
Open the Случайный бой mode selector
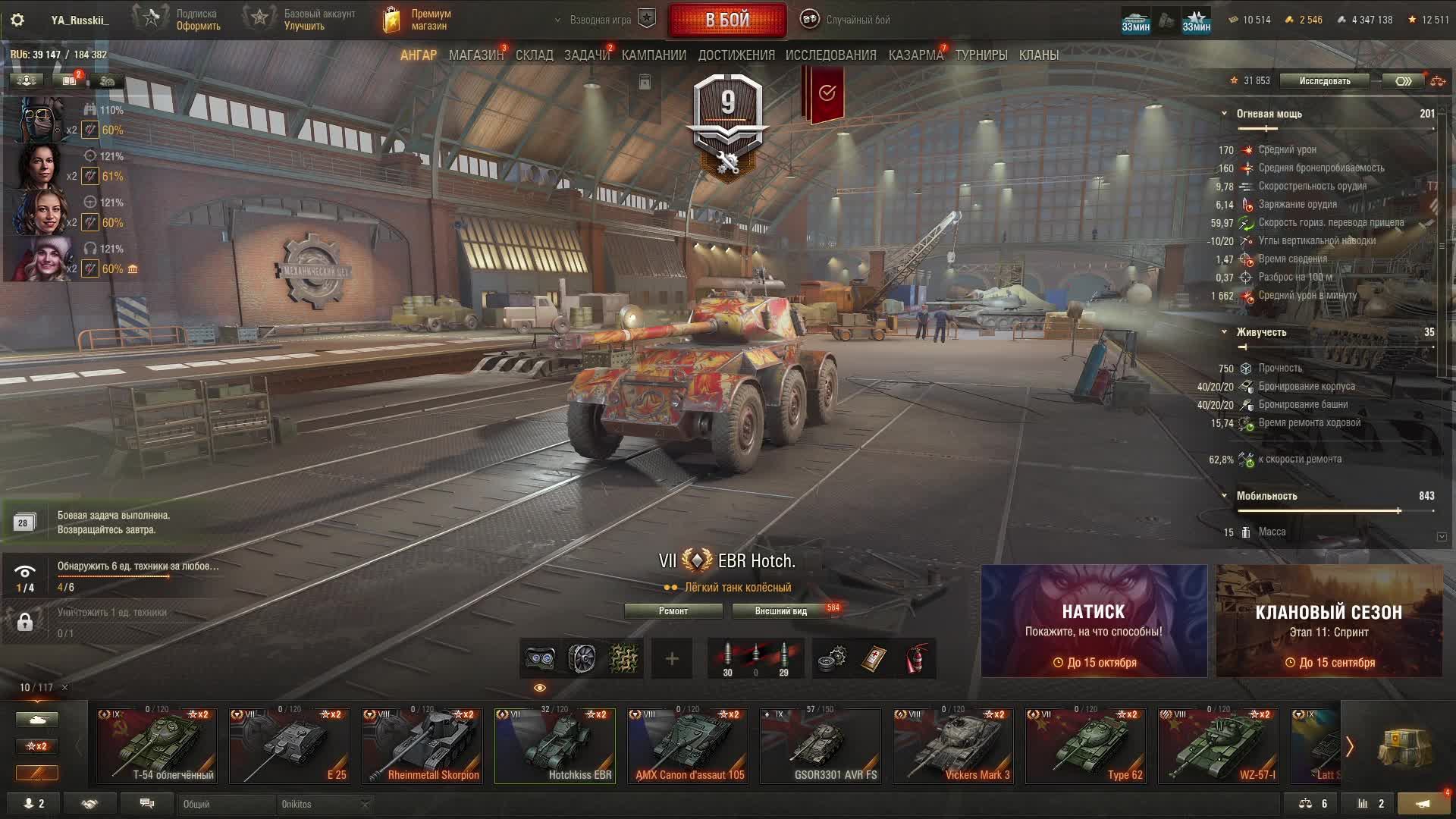847,20
